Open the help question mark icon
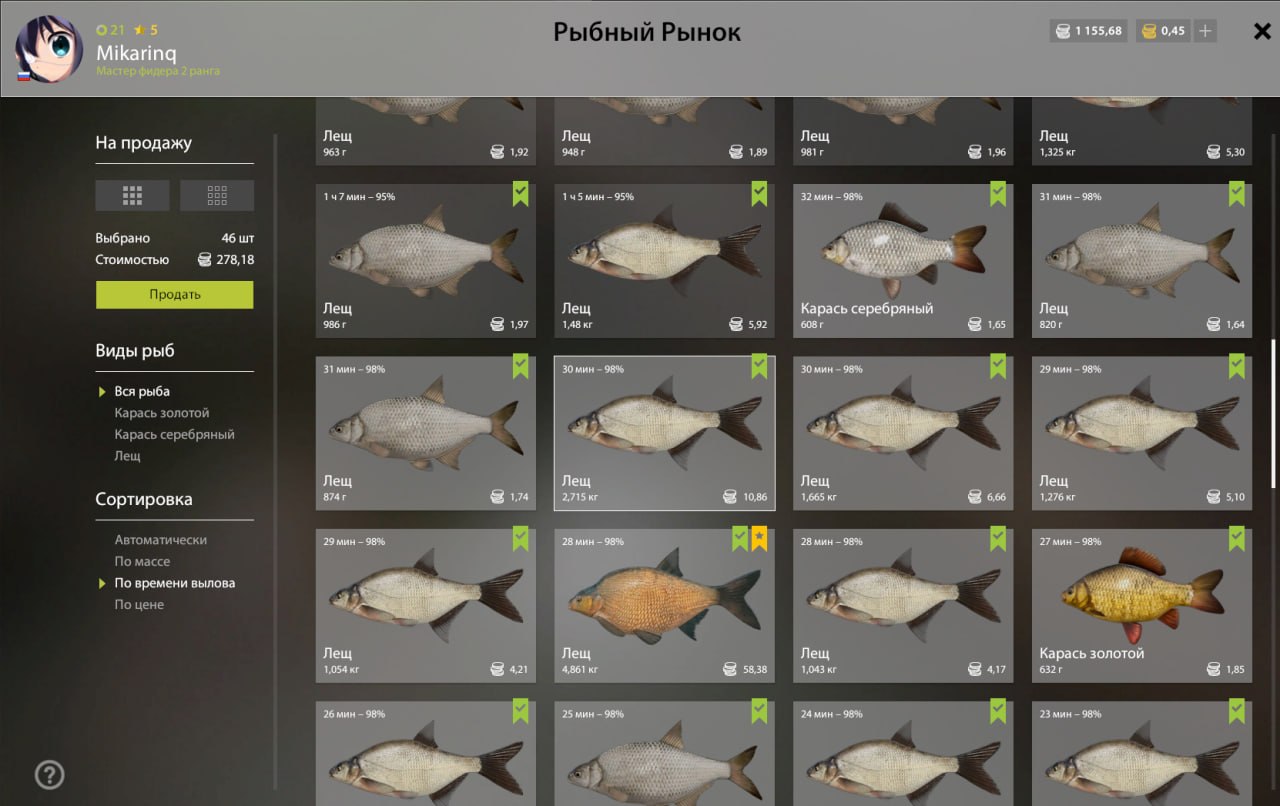Viewport: 1280px width, 806px height. [50, 774]
